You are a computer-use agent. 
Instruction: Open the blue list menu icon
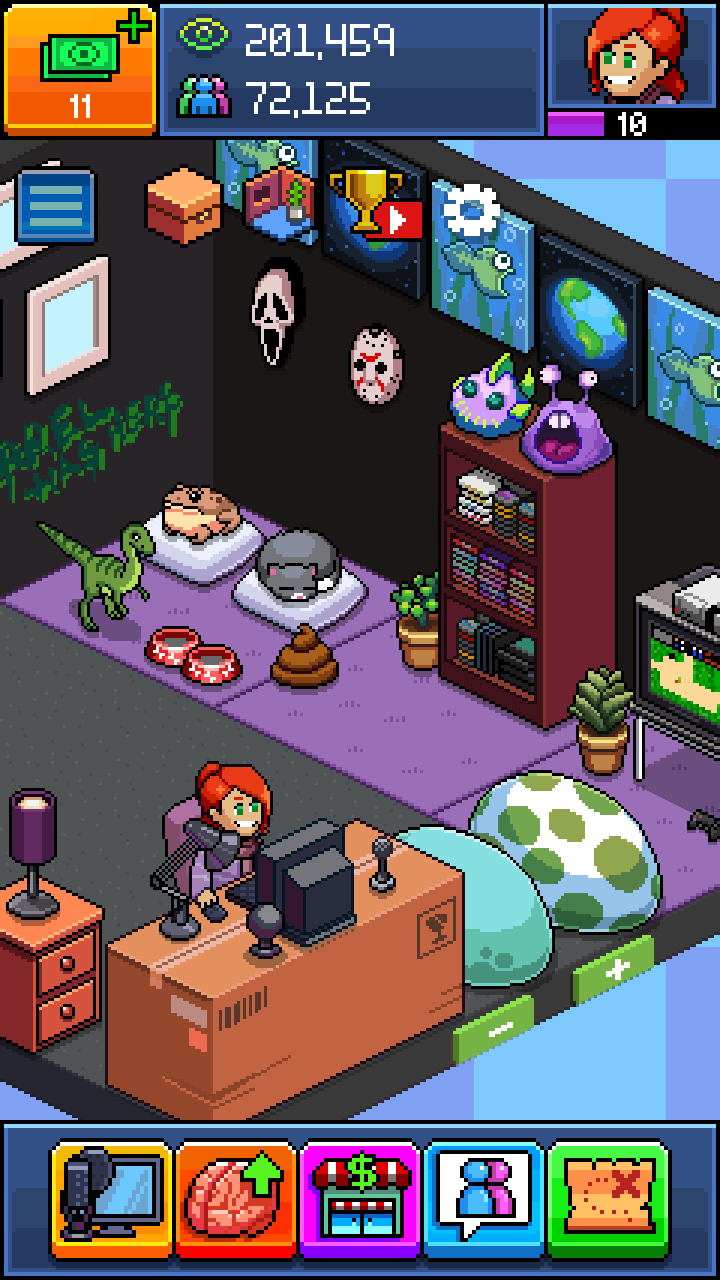coord(56,206)
